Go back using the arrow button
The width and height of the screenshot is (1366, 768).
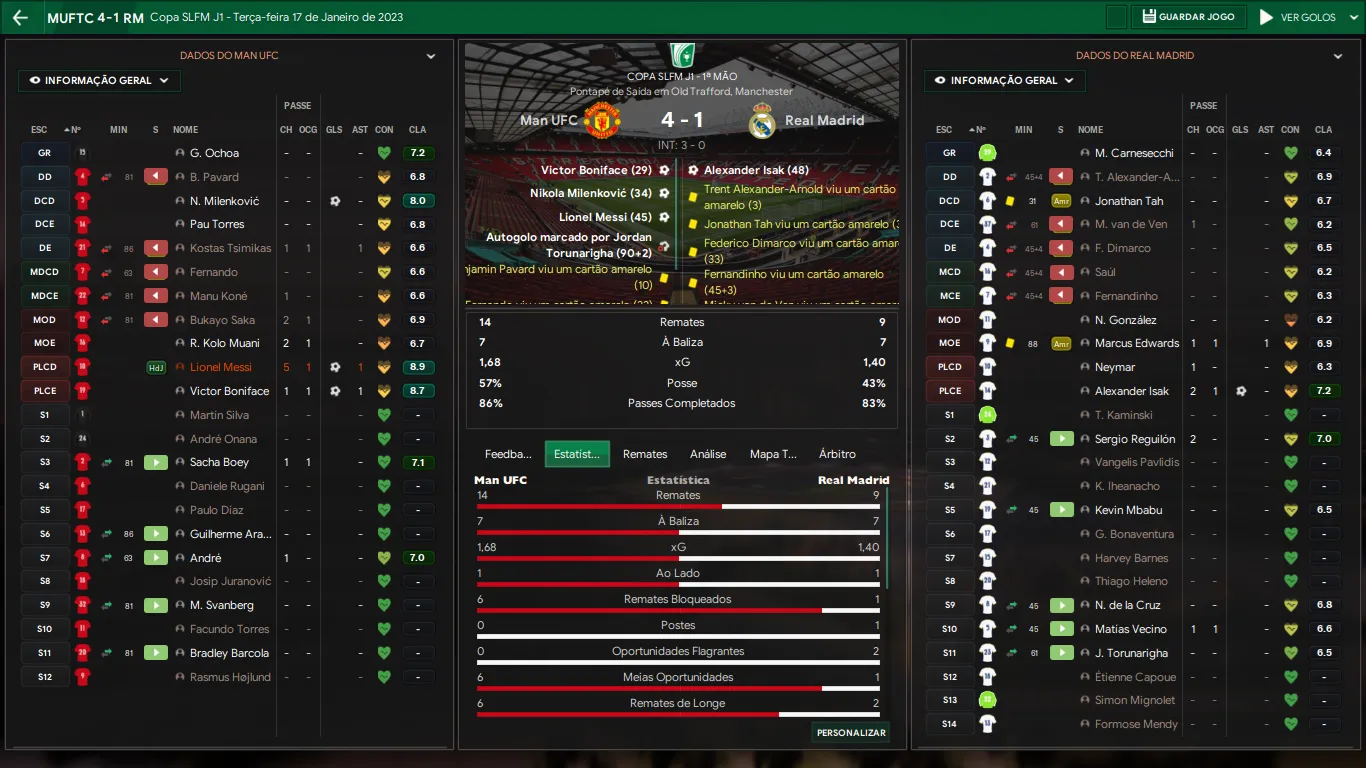pyautogui.click(x=20, y=18)
